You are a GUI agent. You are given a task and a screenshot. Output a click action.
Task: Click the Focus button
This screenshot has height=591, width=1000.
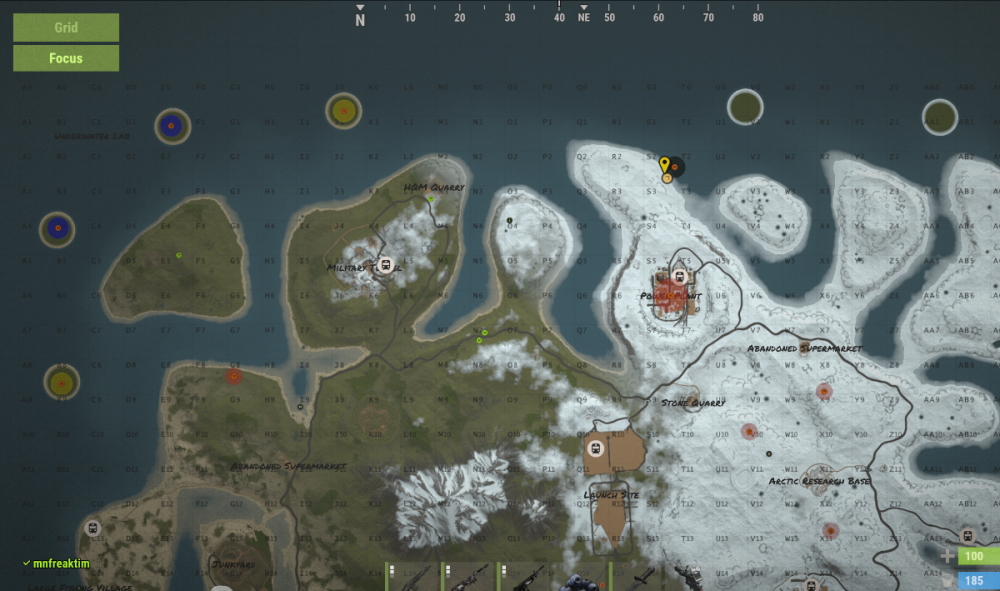tap(66, 58)
